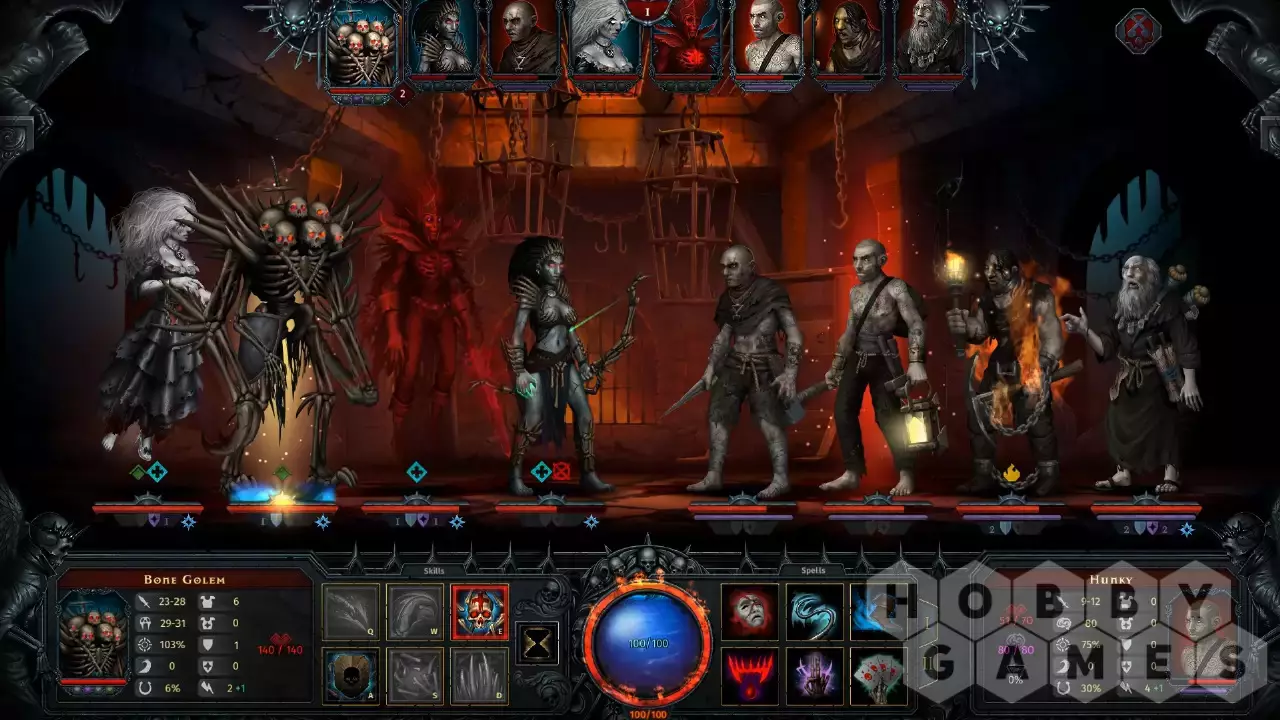Screen dimensions: 1280x720
Task: Cast the cracked mask spell
Action: coord(750,612)
